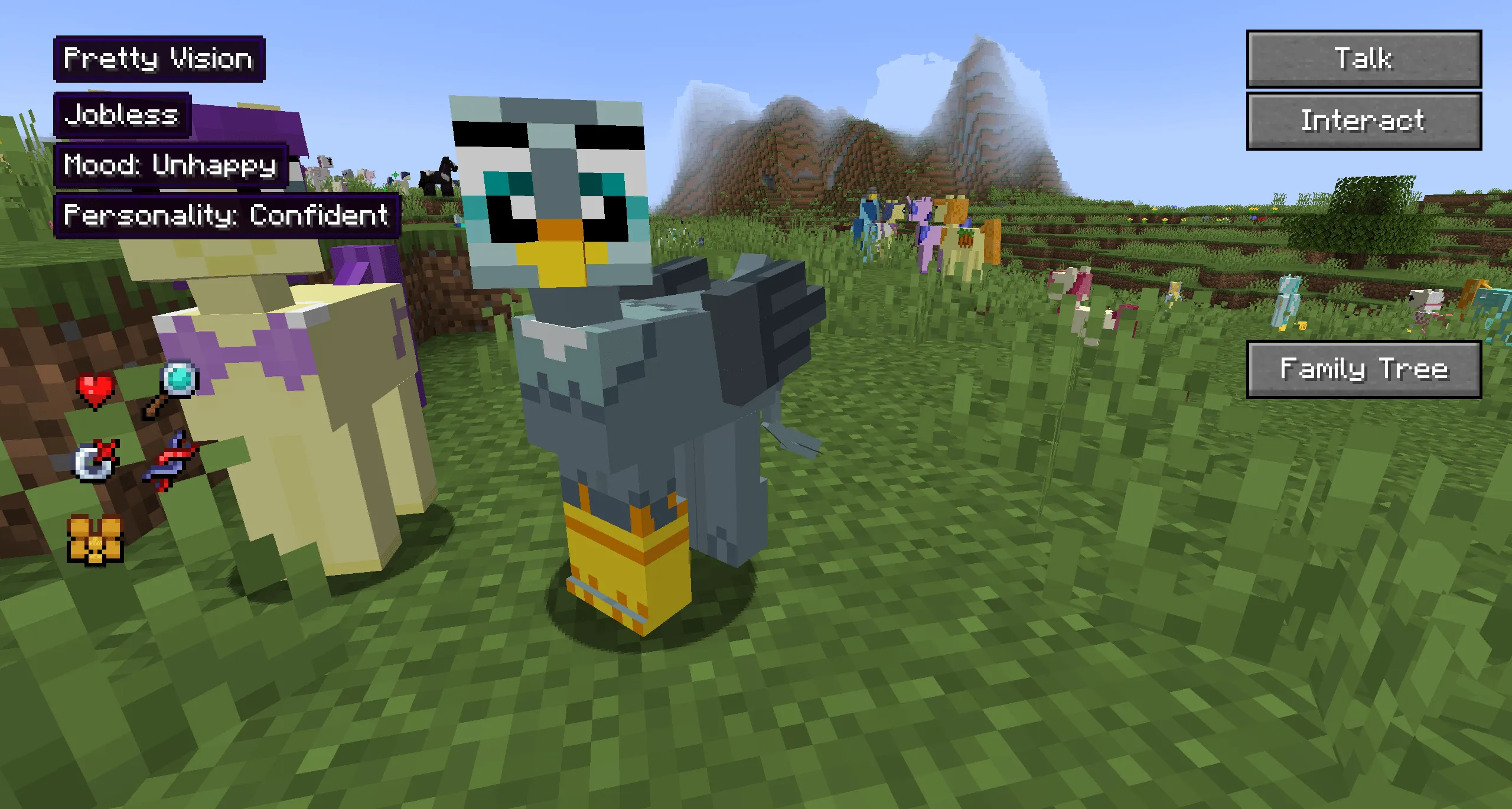Click the Personality: Confident label
Screen dimensions: 1512x809
coord(226,216)
